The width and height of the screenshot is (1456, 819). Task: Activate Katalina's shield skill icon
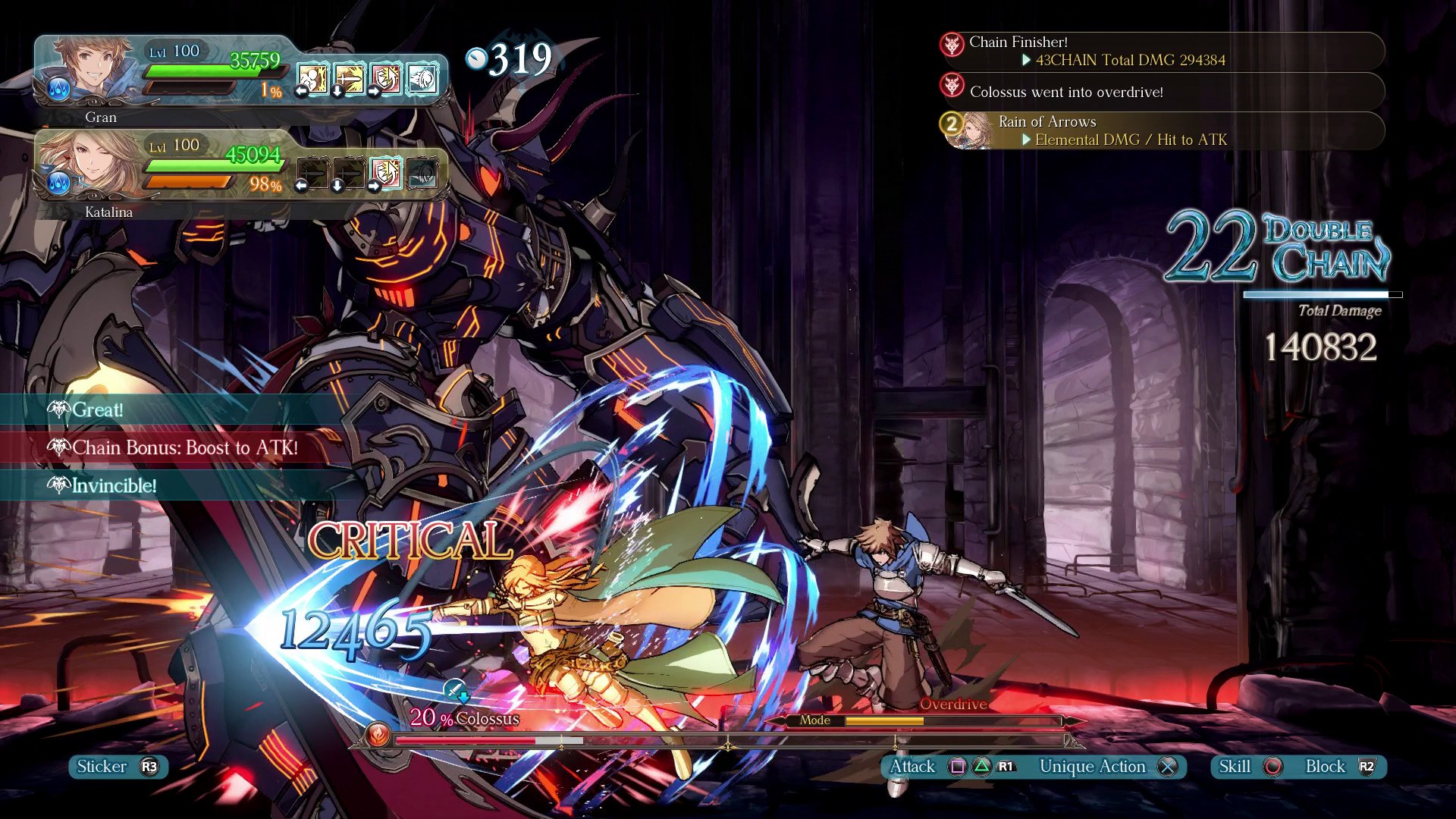(387, 173)
